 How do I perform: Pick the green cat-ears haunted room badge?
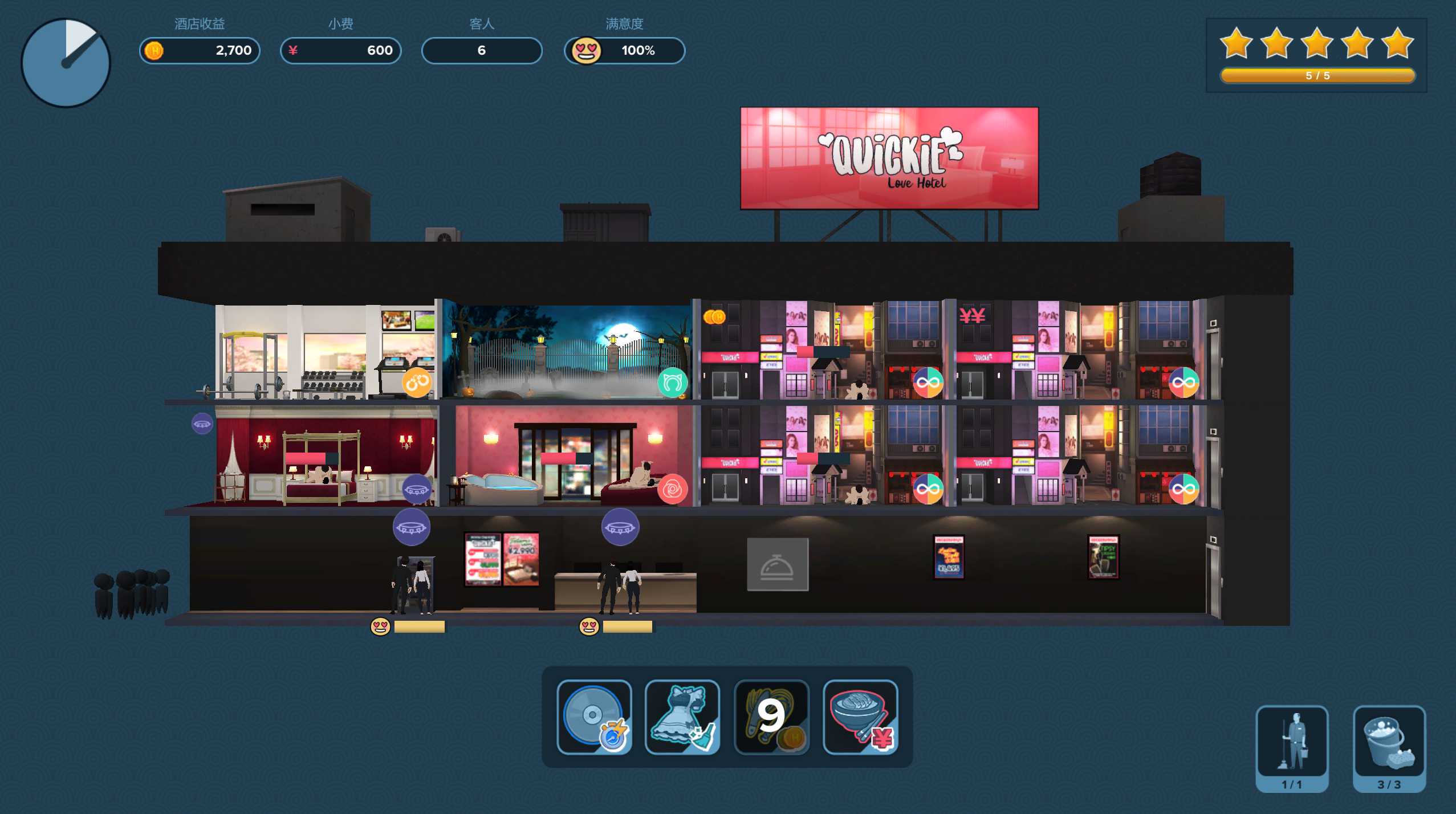pos(672,382)
